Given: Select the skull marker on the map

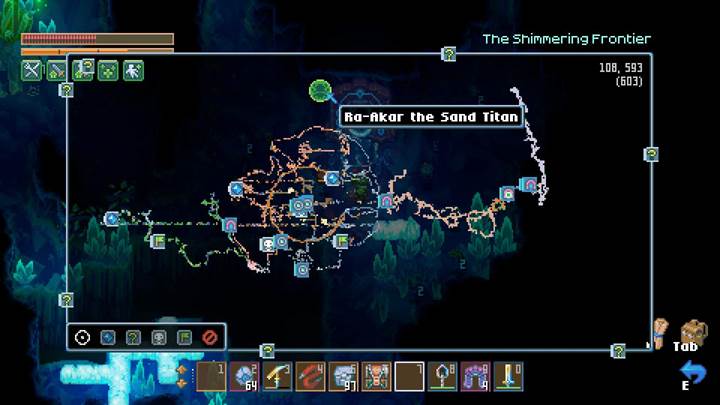Looking at the screenshot, I should (x=268, y=243).
